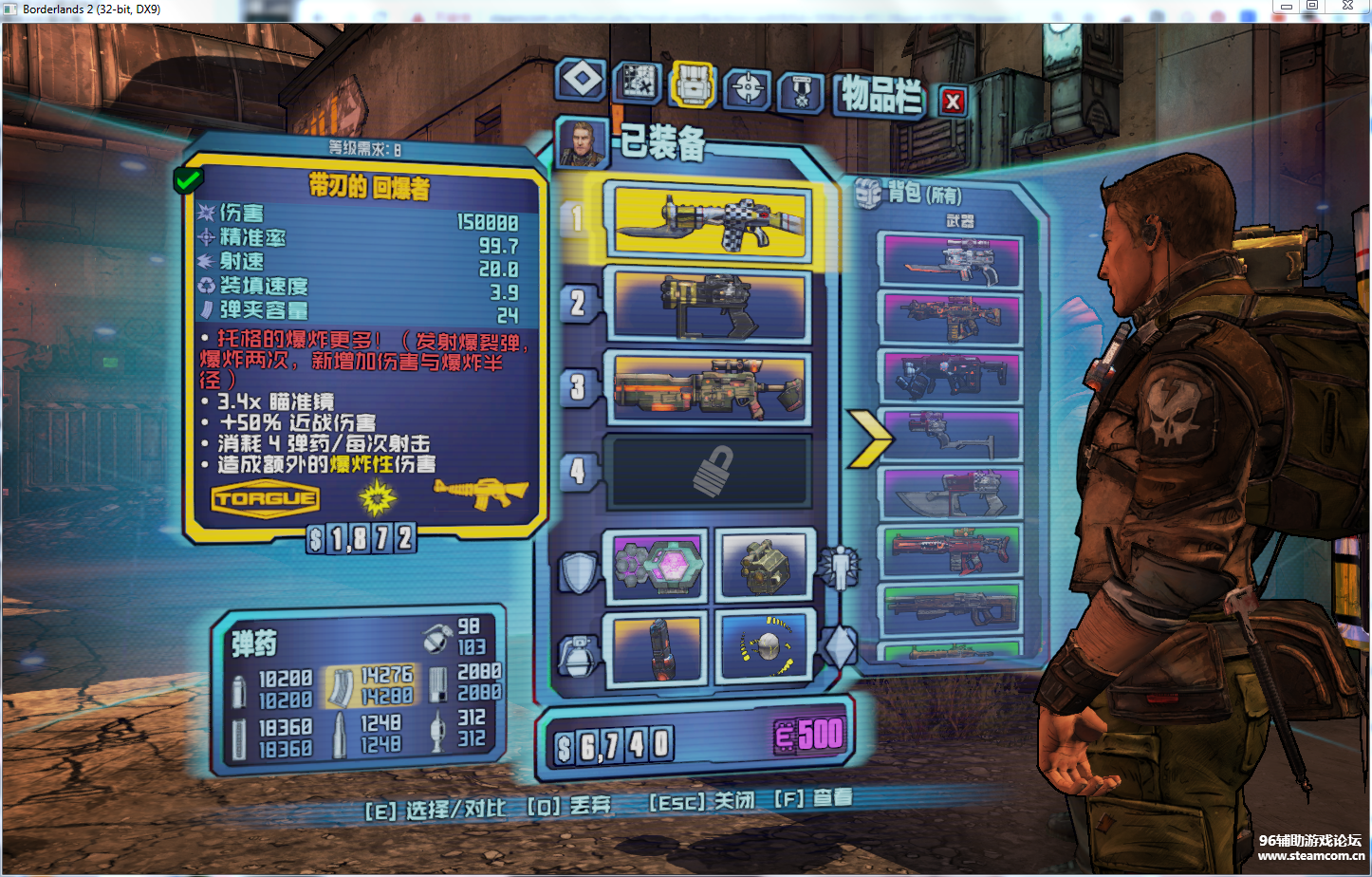Select the orange scoped rifle in slot 3
This screenshot has height=877, width=1372.
[x=709, y=388]
